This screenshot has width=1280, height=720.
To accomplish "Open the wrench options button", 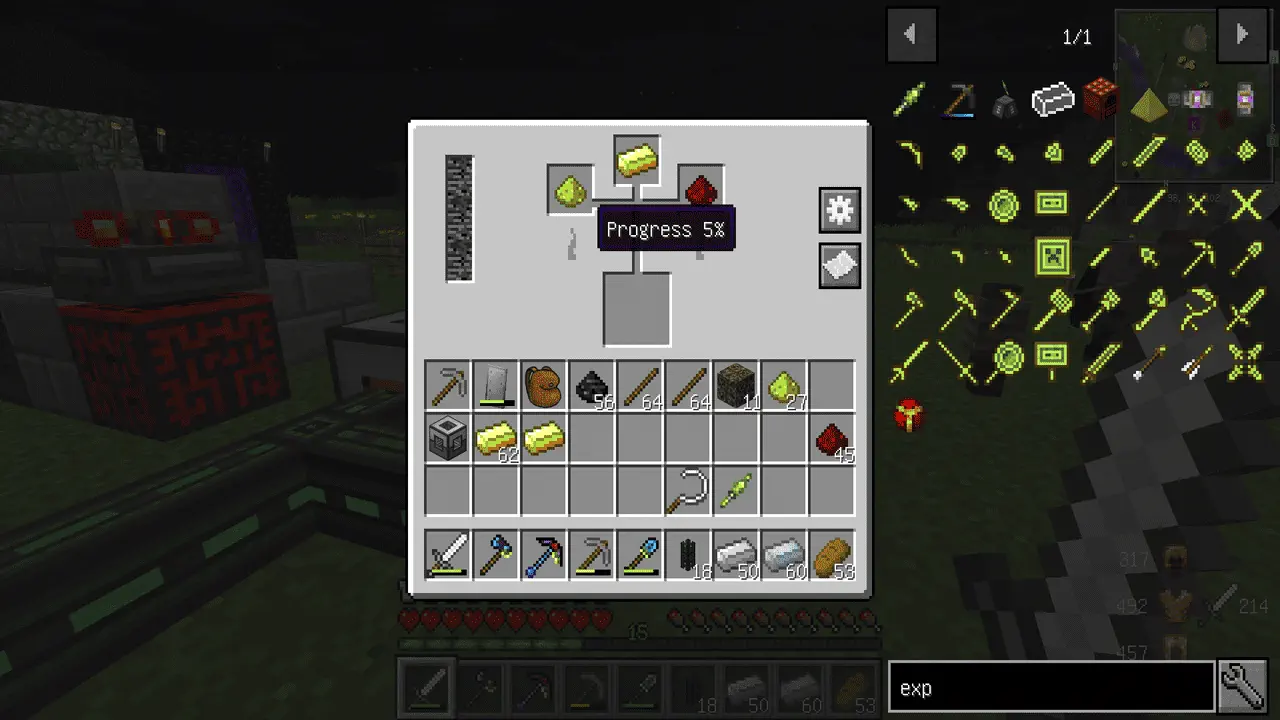I will [1243, 687].
